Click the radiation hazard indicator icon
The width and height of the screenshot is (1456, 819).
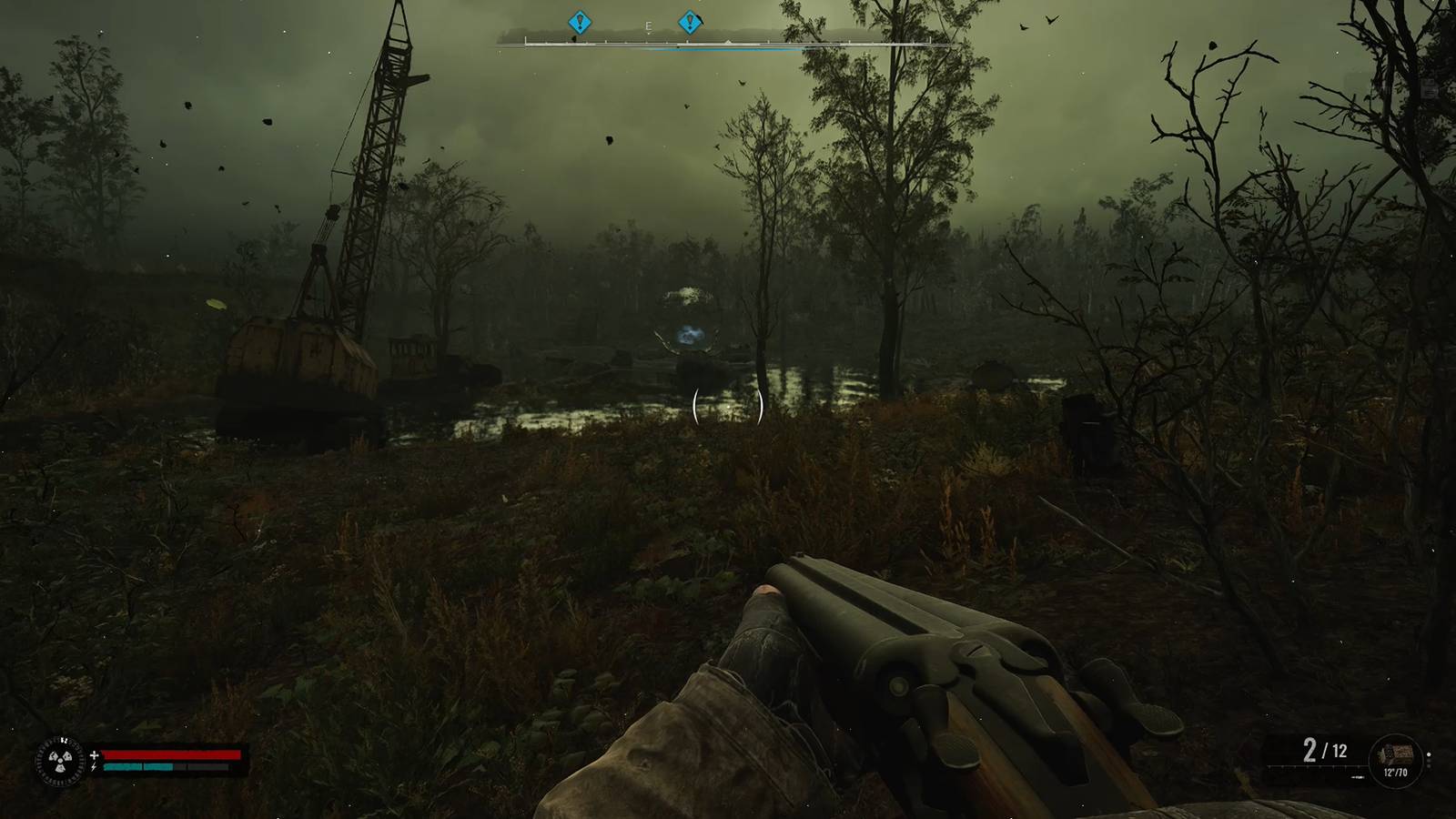tap(60, 761)
